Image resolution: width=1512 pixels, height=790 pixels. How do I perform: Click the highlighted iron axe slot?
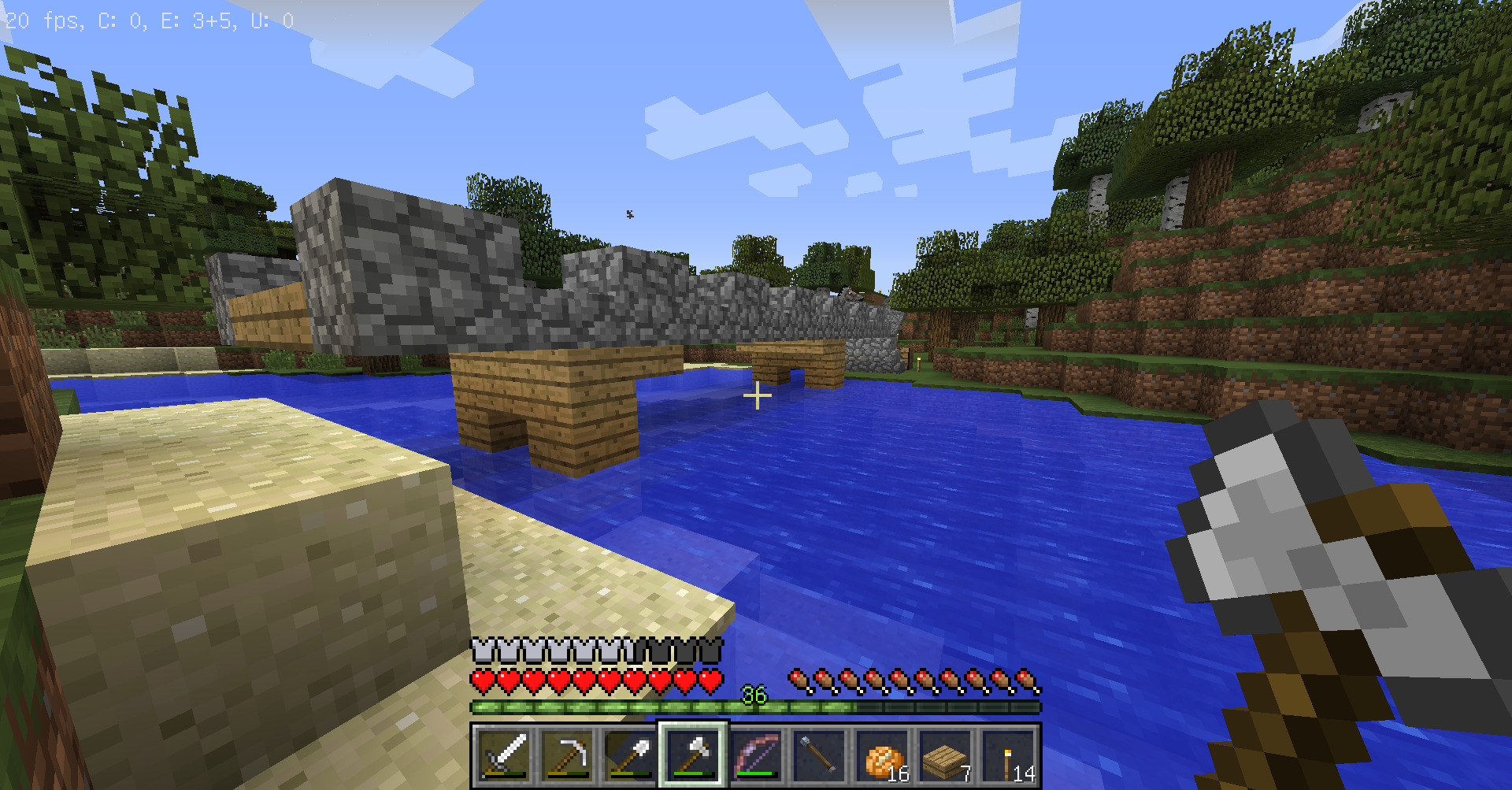[693, 756]
